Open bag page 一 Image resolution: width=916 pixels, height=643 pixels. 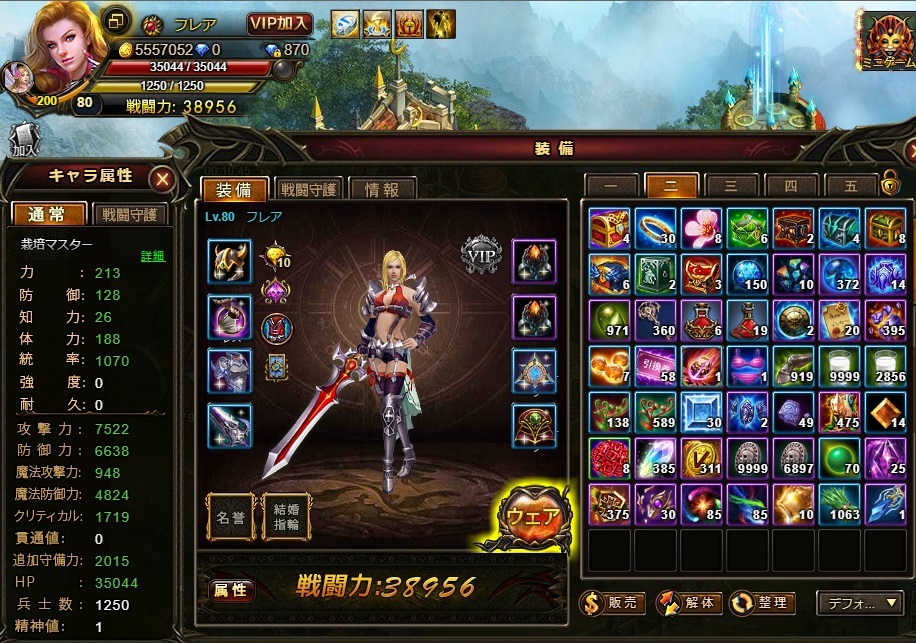click(610, 185)
